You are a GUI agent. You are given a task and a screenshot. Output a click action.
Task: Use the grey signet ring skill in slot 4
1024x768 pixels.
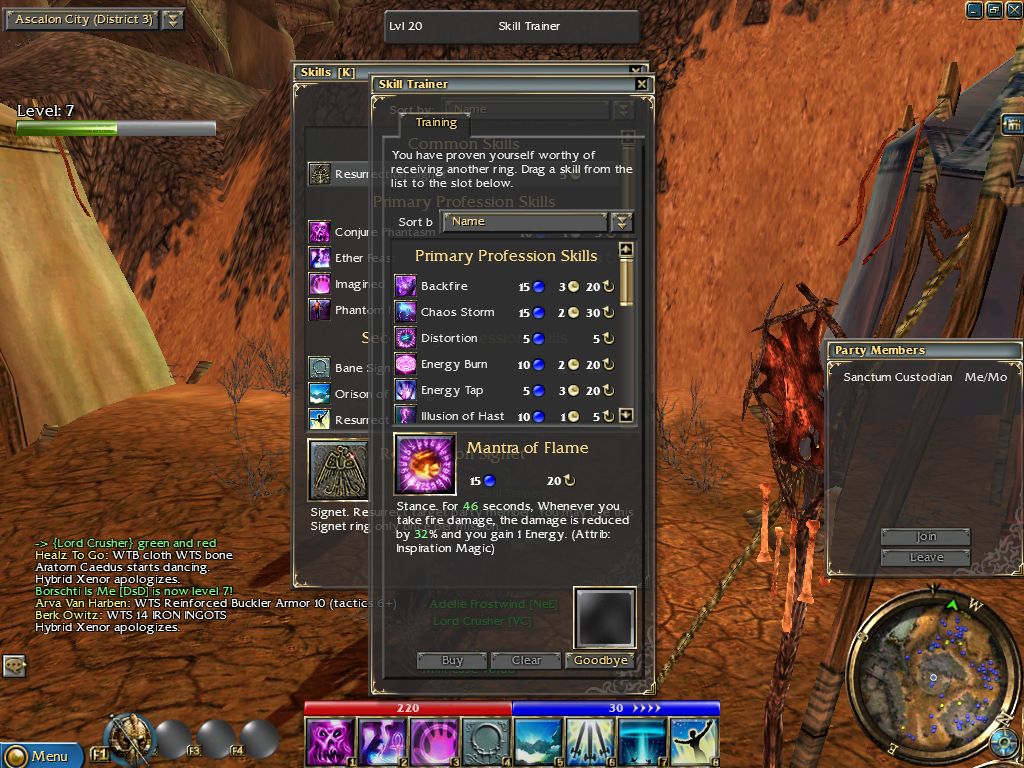pos(486,741)
